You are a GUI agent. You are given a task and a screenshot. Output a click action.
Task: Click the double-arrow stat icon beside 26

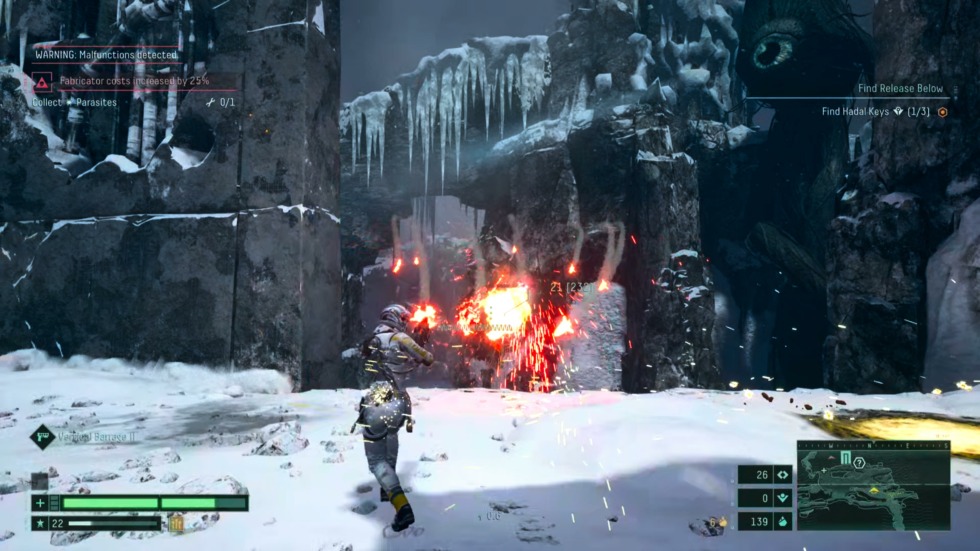point(783,475)
